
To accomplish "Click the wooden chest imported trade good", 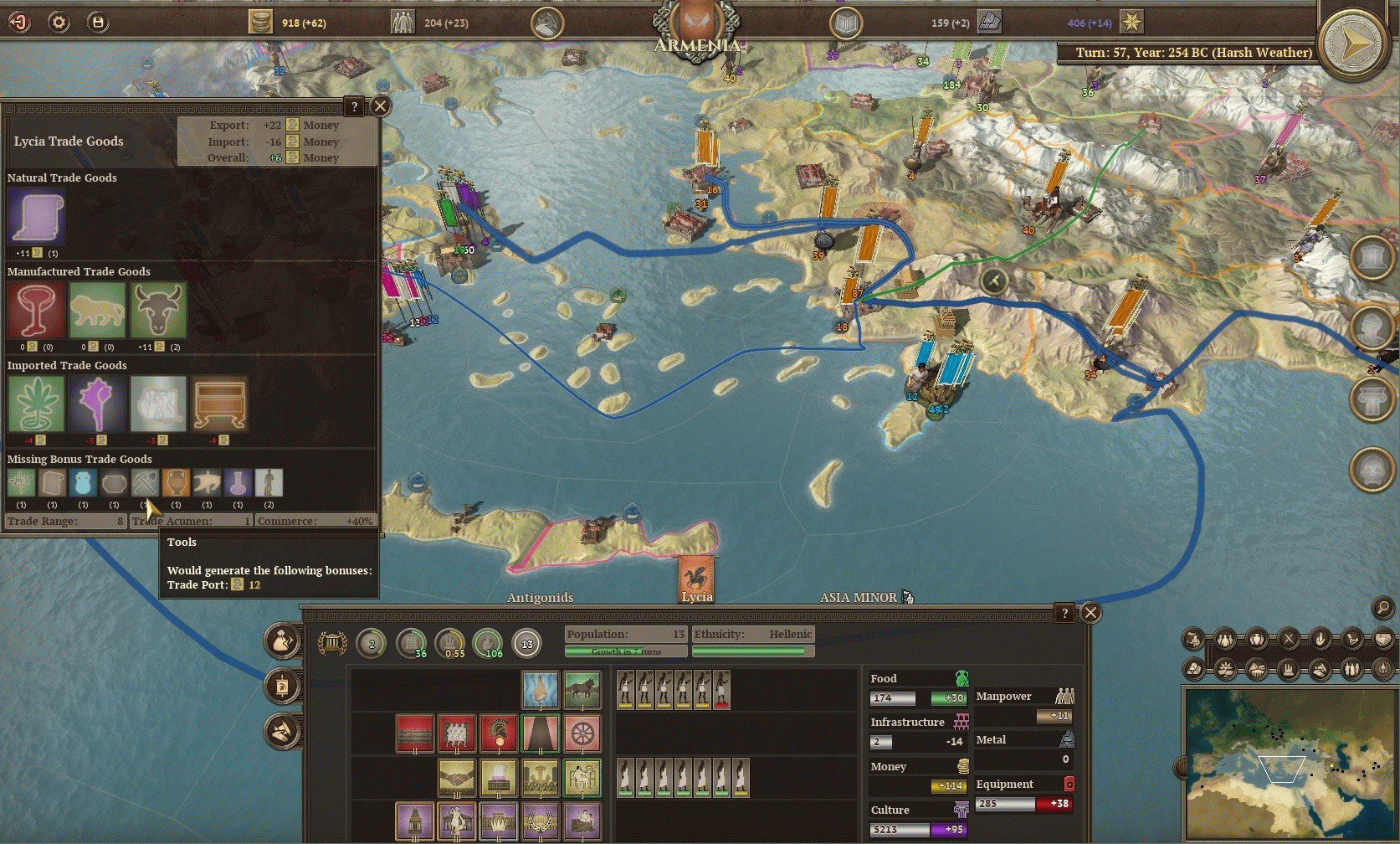I will pos(219,404).
